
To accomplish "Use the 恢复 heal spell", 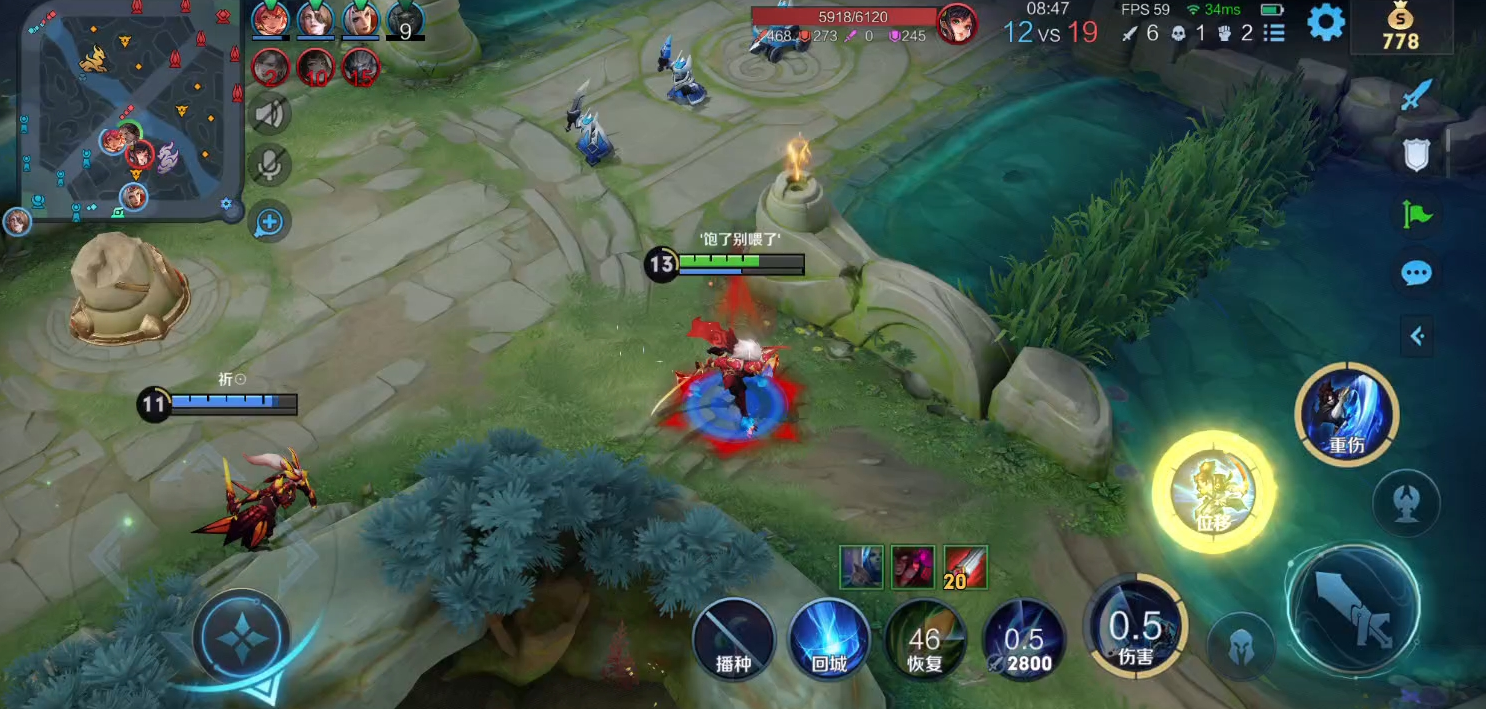I will coord(925,639).
